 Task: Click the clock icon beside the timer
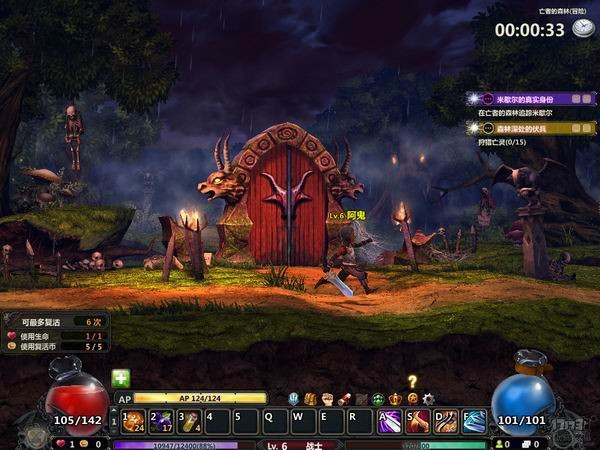tap(583, 29)
